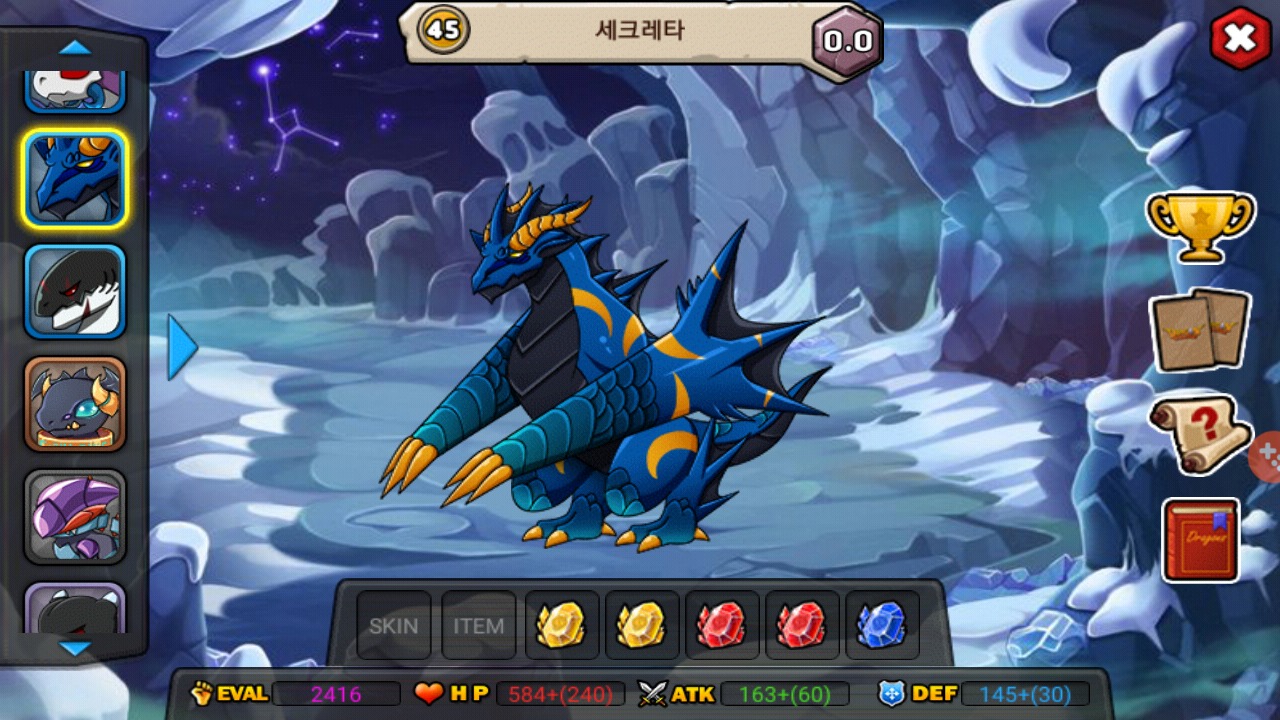Image resolution: width=1280 pixels, height=720 pixels.
Task: Select the highlighted blue dragon portrait
Action: (x=75, y=179)
